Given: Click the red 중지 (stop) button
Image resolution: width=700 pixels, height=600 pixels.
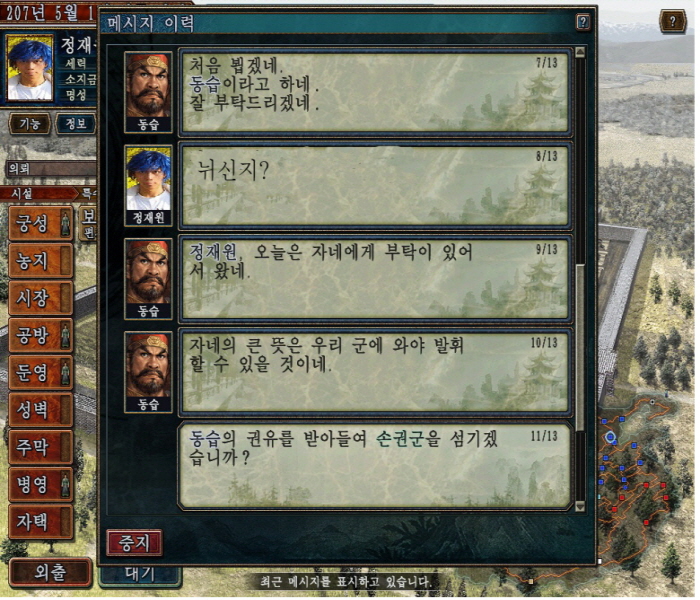Looking at the screenshot, I should (x=134, y=543).
